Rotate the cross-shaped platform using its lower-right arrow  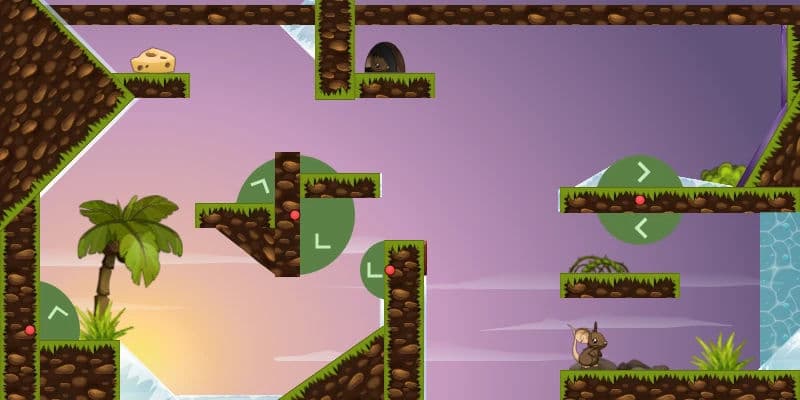click(321, 240)
